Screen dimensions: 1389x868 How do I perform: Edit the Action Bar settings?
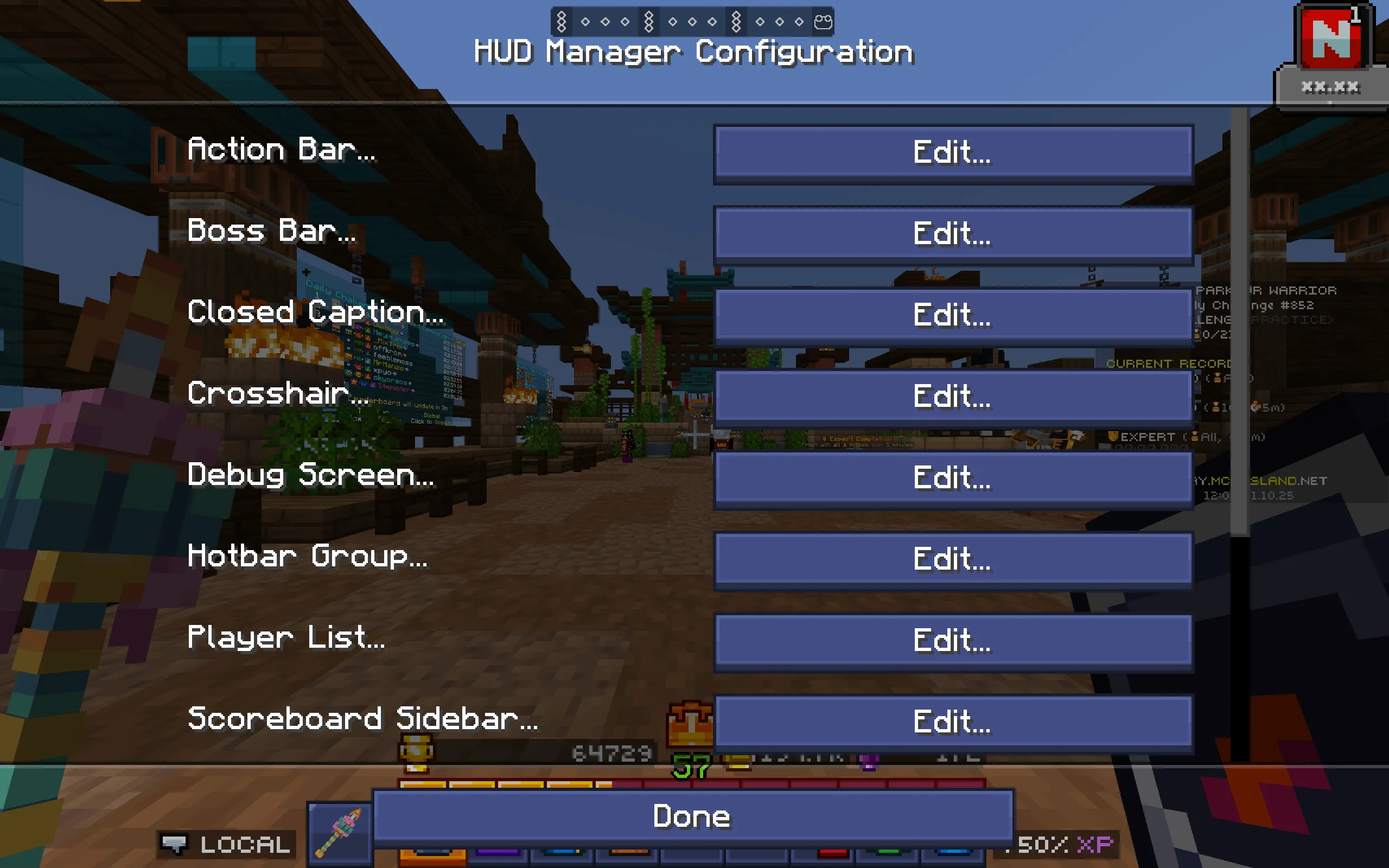(953, 152)
